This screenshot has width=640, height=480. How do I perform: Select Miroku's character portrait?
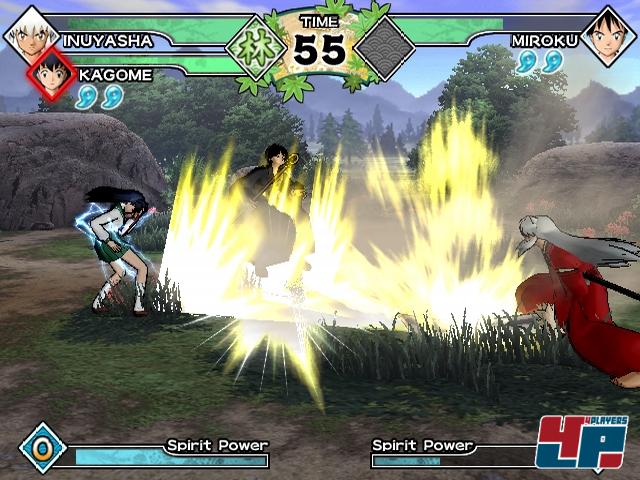609,36
